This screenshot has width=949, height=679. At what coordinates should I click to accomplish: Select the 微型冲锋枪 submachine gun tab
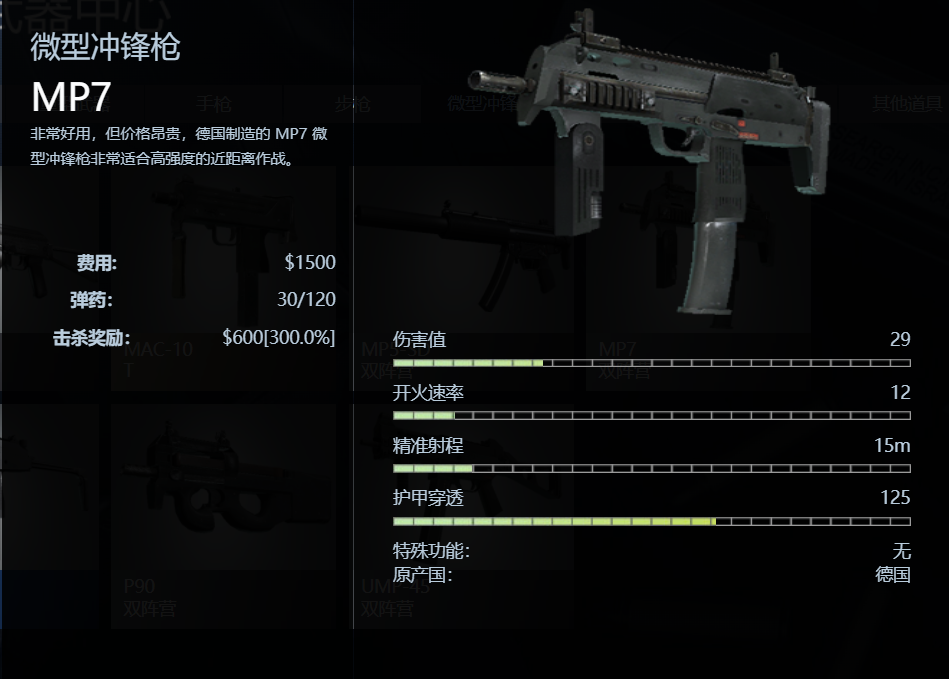pos(482,103)
